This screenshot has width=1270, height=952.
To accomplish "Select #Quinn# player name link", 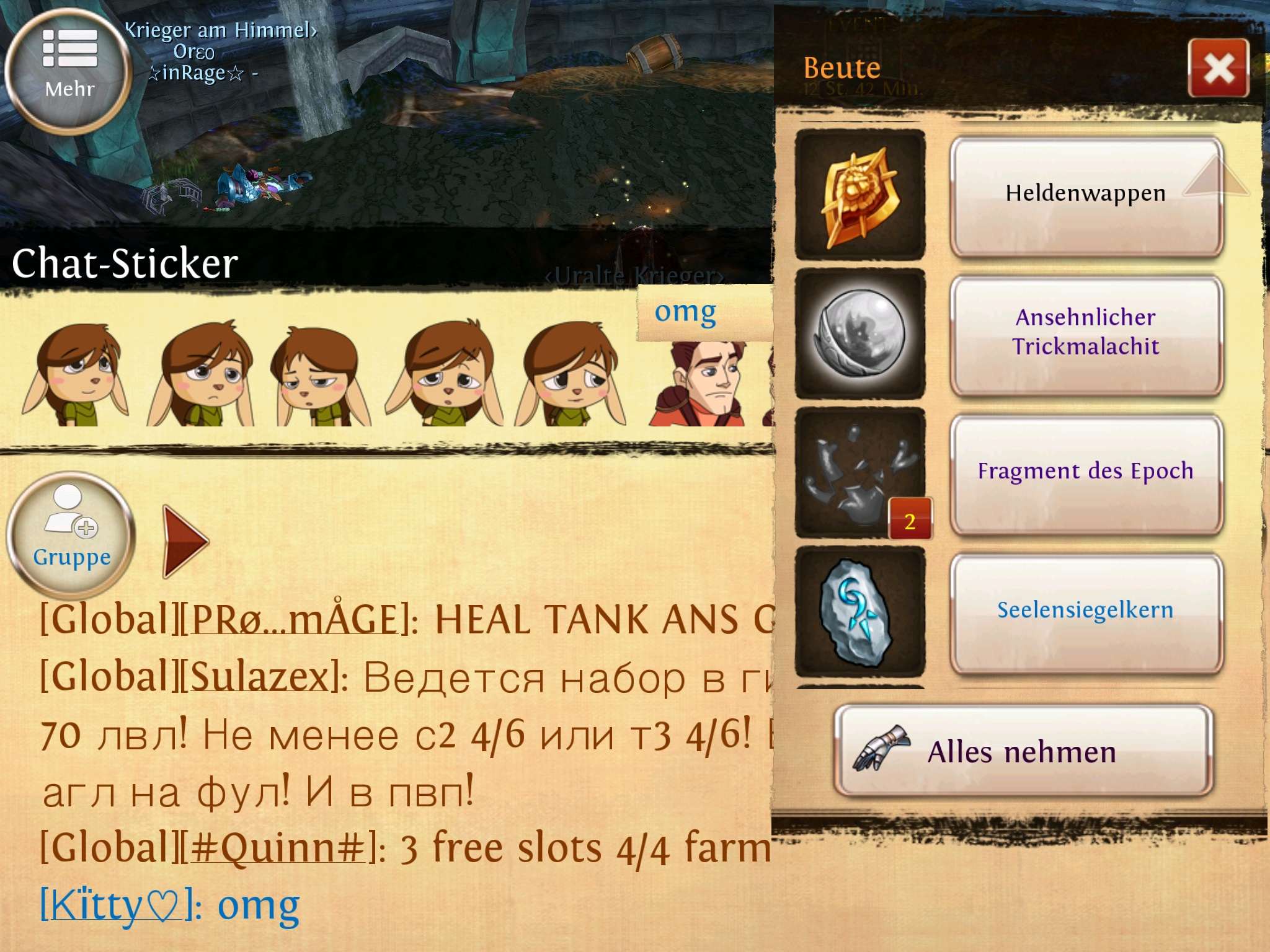I will coord(277,848).
